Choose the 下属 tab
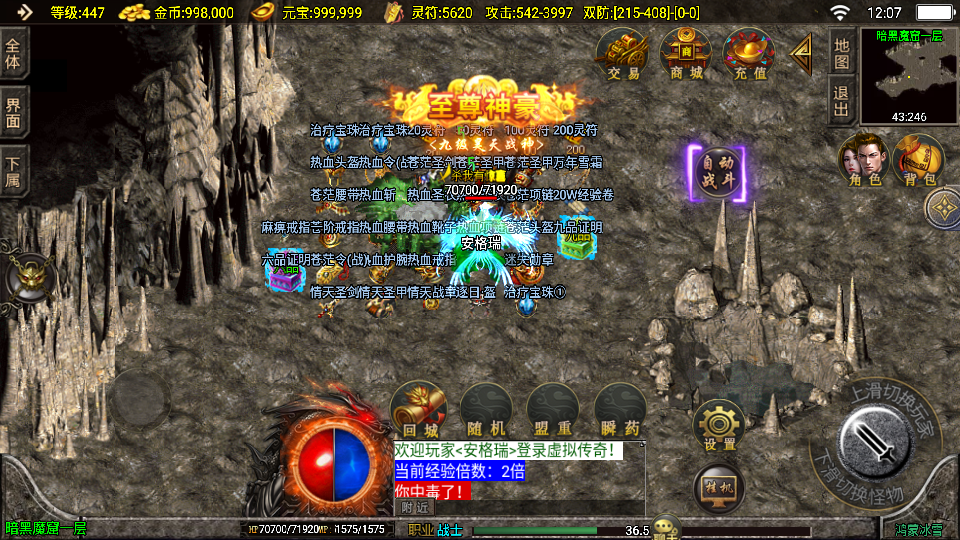This screenshot has height=540, width=960. [x=14, y=170]
